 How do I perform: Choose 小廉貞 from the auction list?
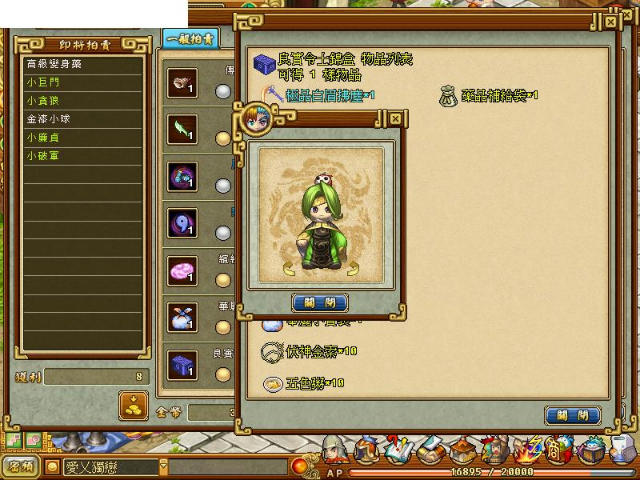43,137
